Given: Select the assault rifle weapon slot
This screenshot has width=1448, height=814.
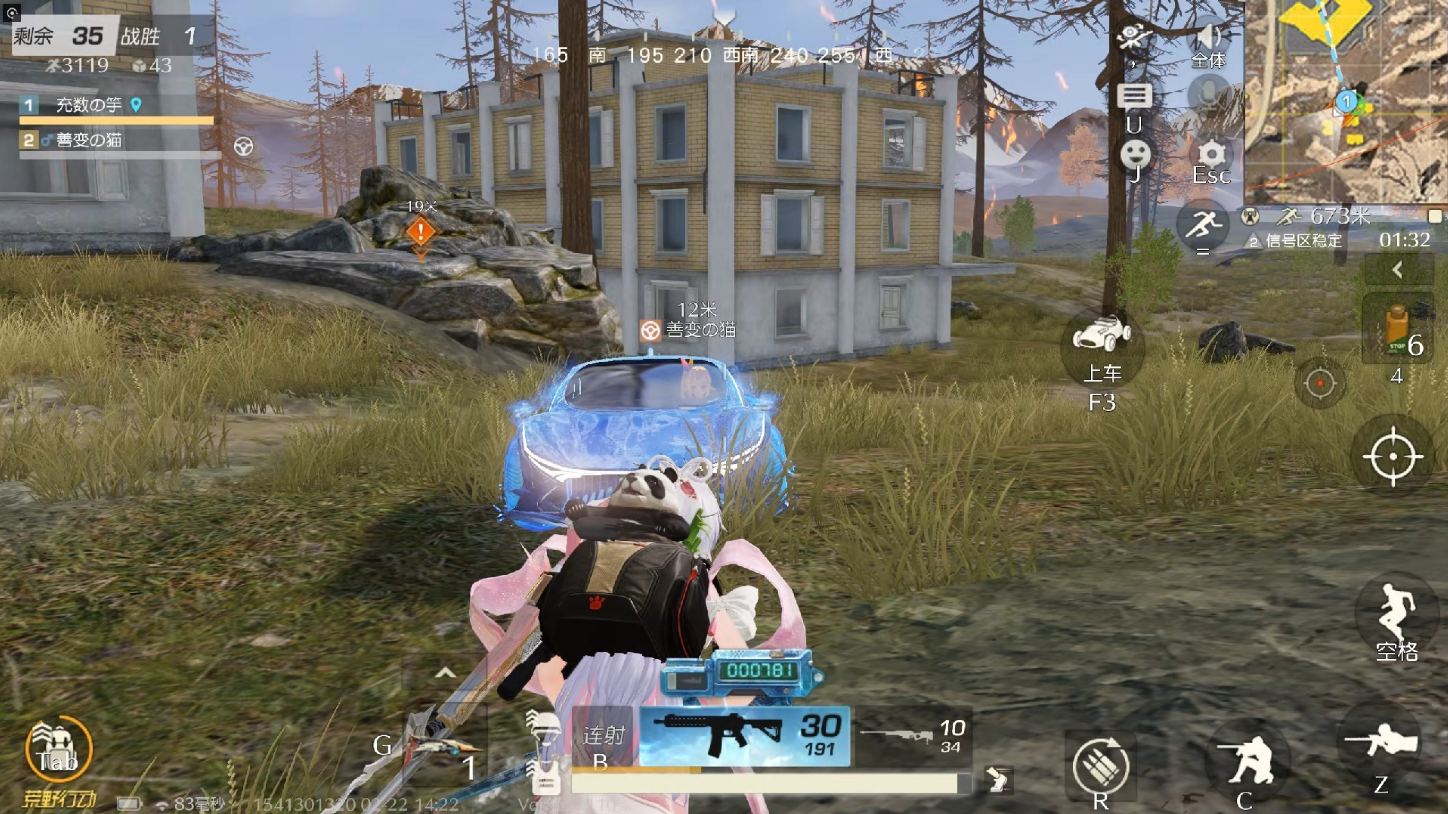Looking at the screenshot, I should tap(744, 736).
